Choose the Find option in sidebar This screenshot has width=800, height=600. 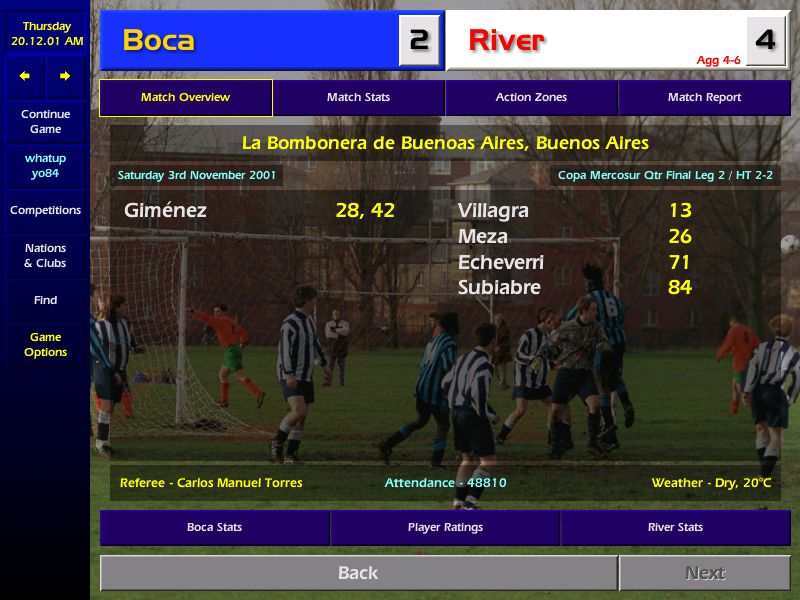click(45, 300)
